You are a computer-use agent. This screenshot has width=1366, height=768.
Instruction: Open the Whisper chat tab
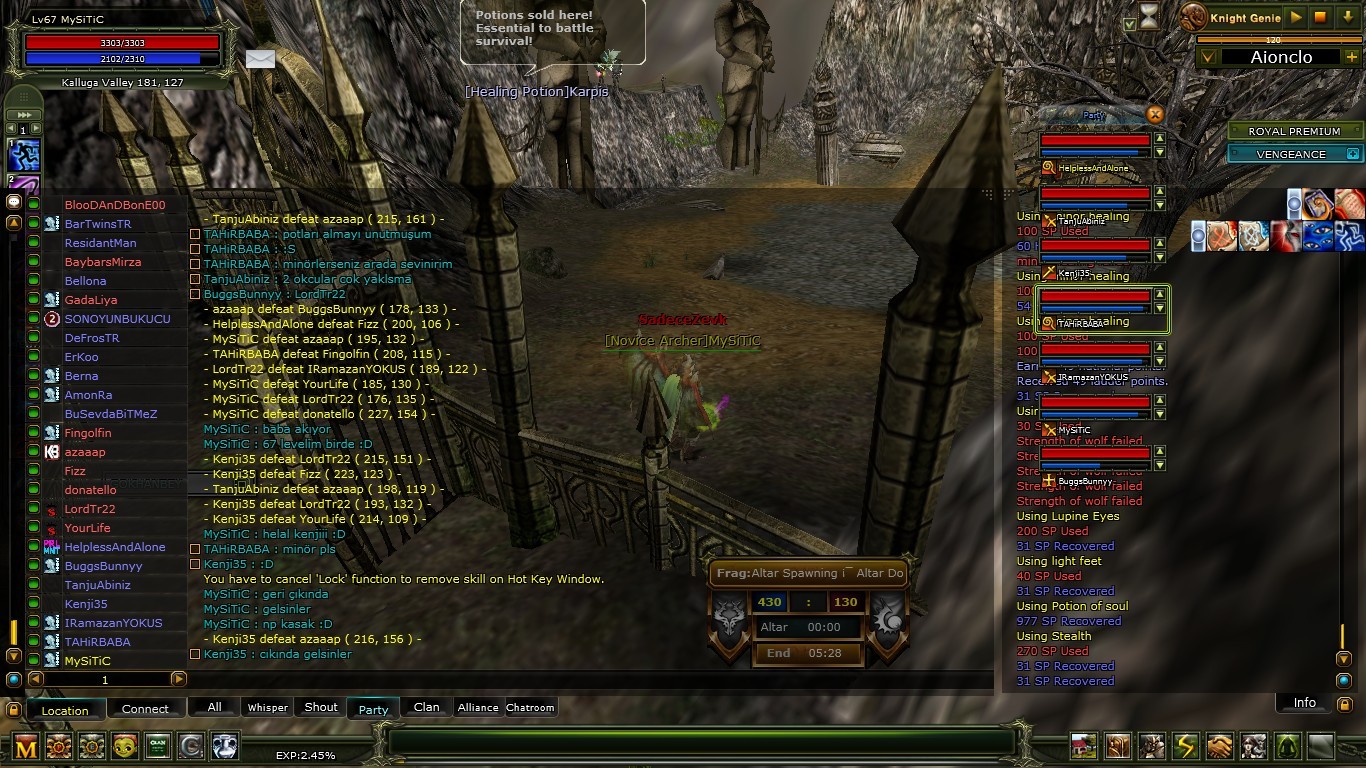coord(268,707)
